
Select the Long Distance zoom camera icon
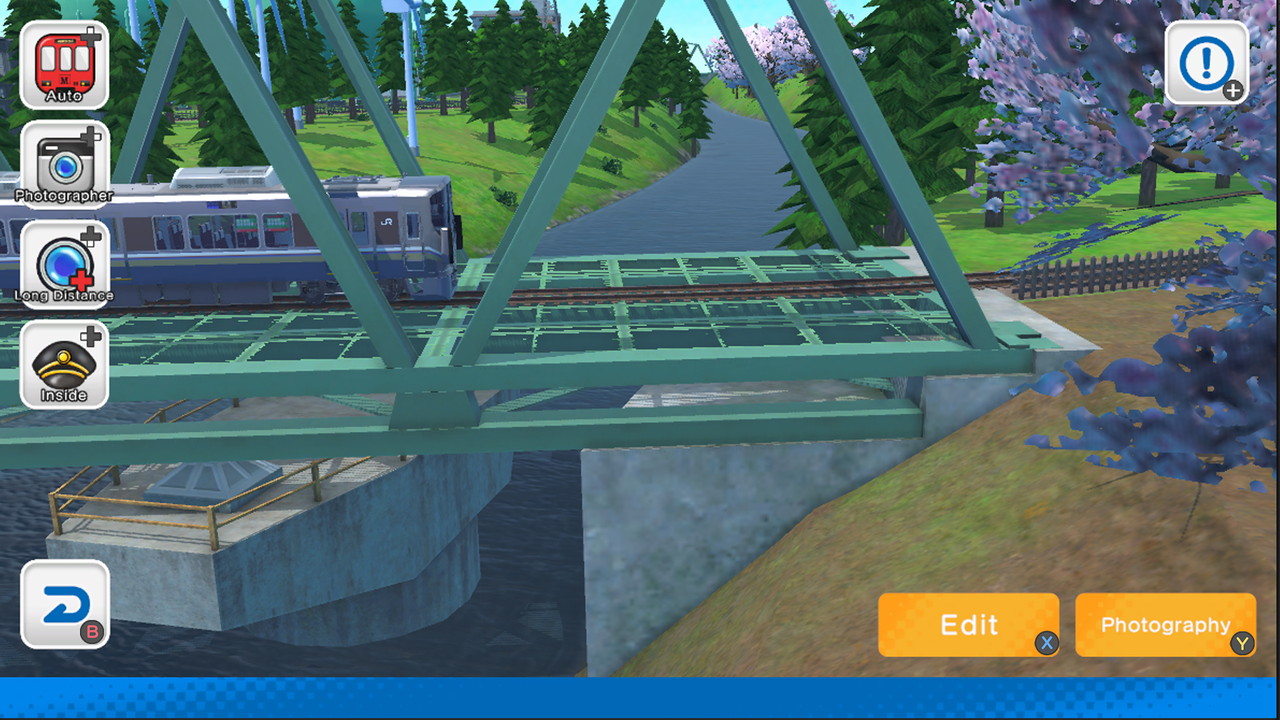point(64,263)
